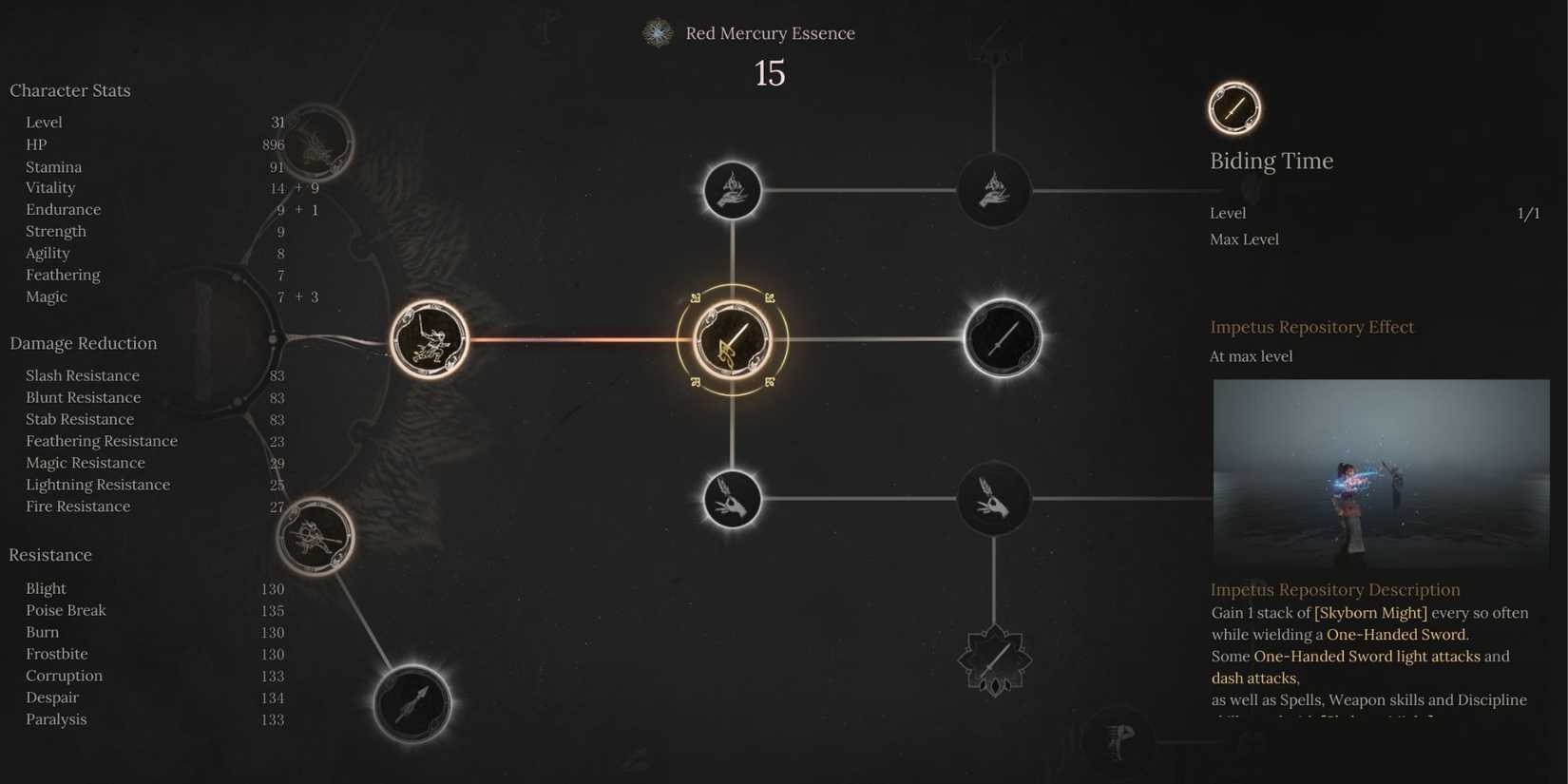Screen dimensions: 1568x784
Task: Click the essence count showing 15
Action: (x=769, y=74)
